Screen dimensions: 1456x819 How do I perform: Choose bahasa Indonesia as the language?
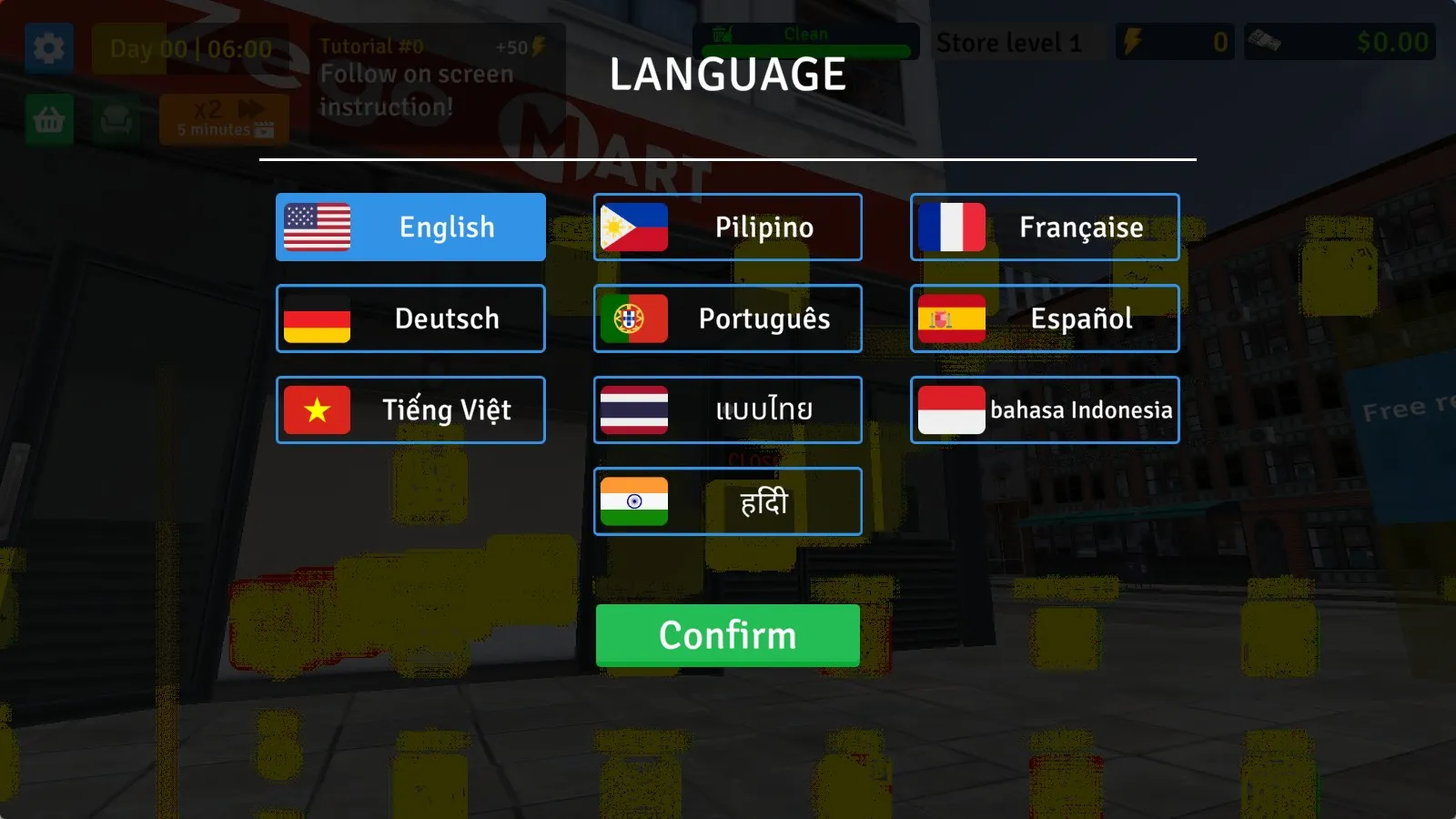[1044, 409]
